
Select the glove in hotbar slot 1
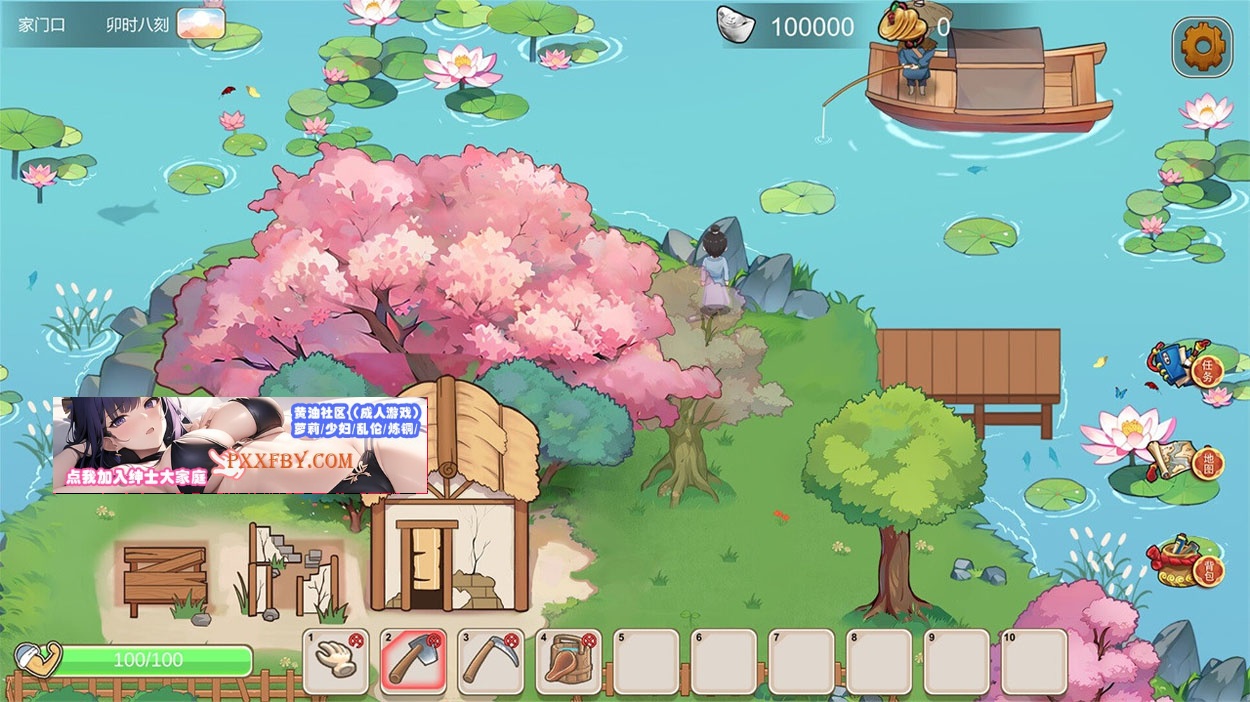(335, 661)
